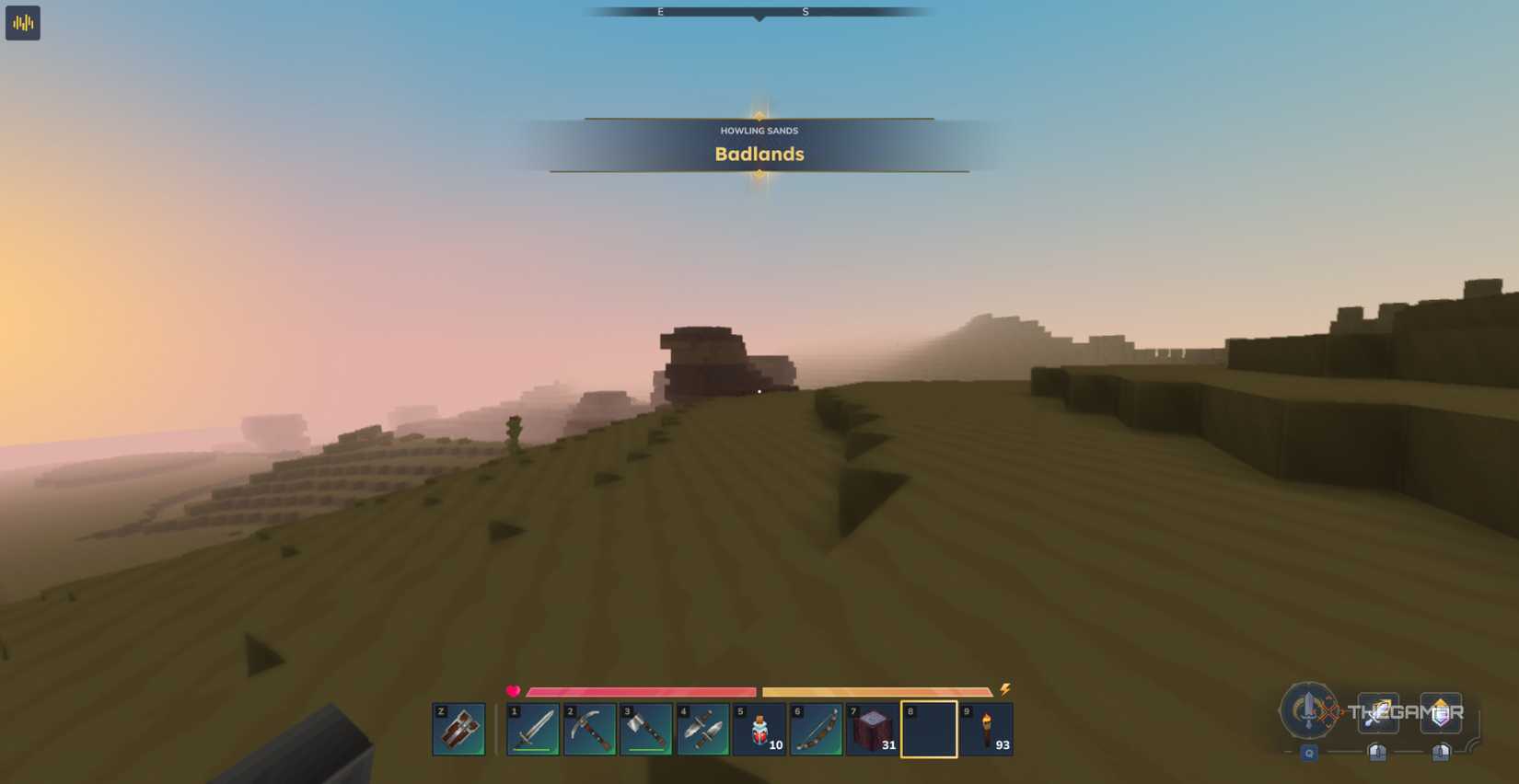Select the block stack in slot 7

875,728
